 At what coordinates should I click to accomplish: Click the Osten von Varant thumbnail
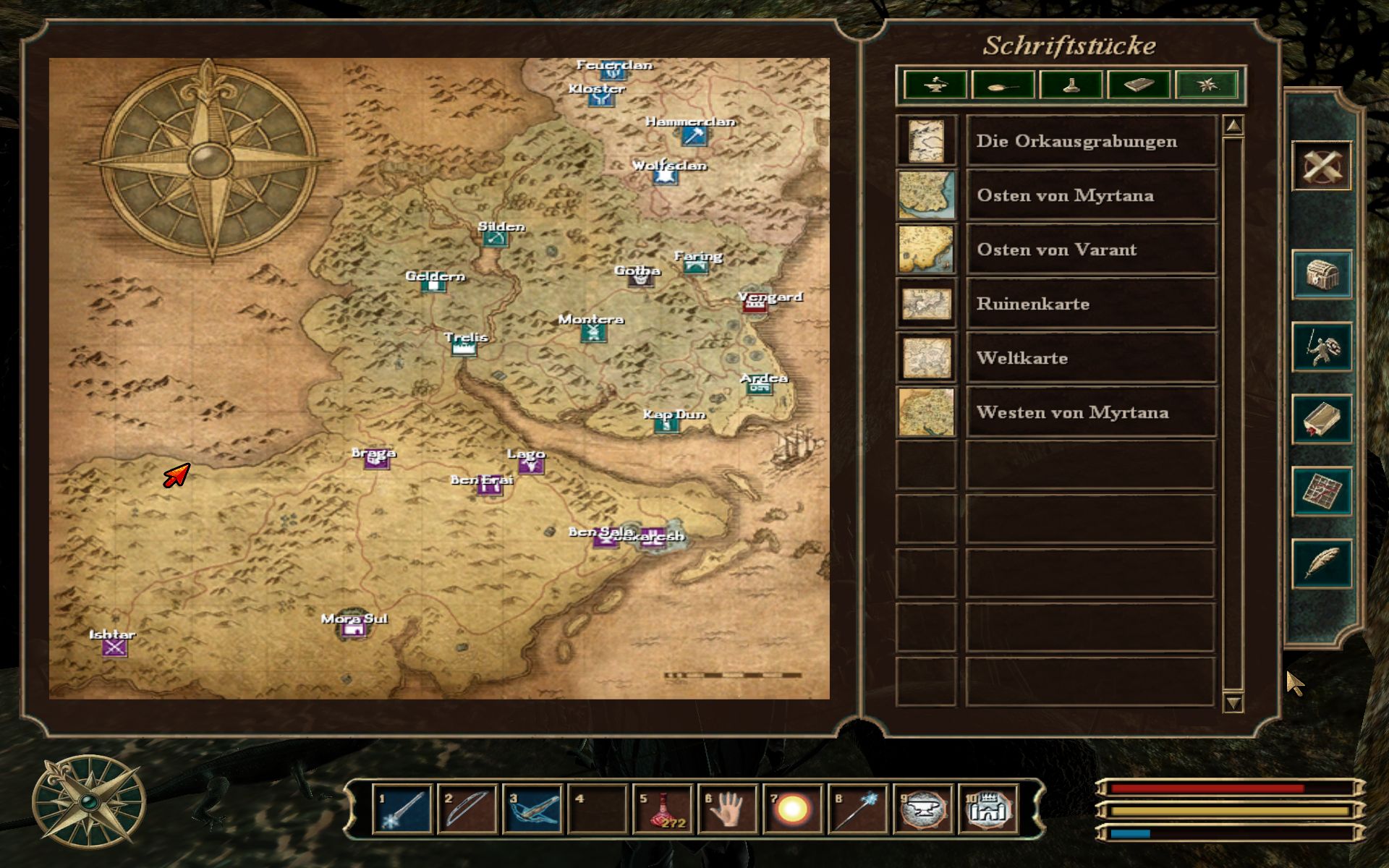coord(926,250)
